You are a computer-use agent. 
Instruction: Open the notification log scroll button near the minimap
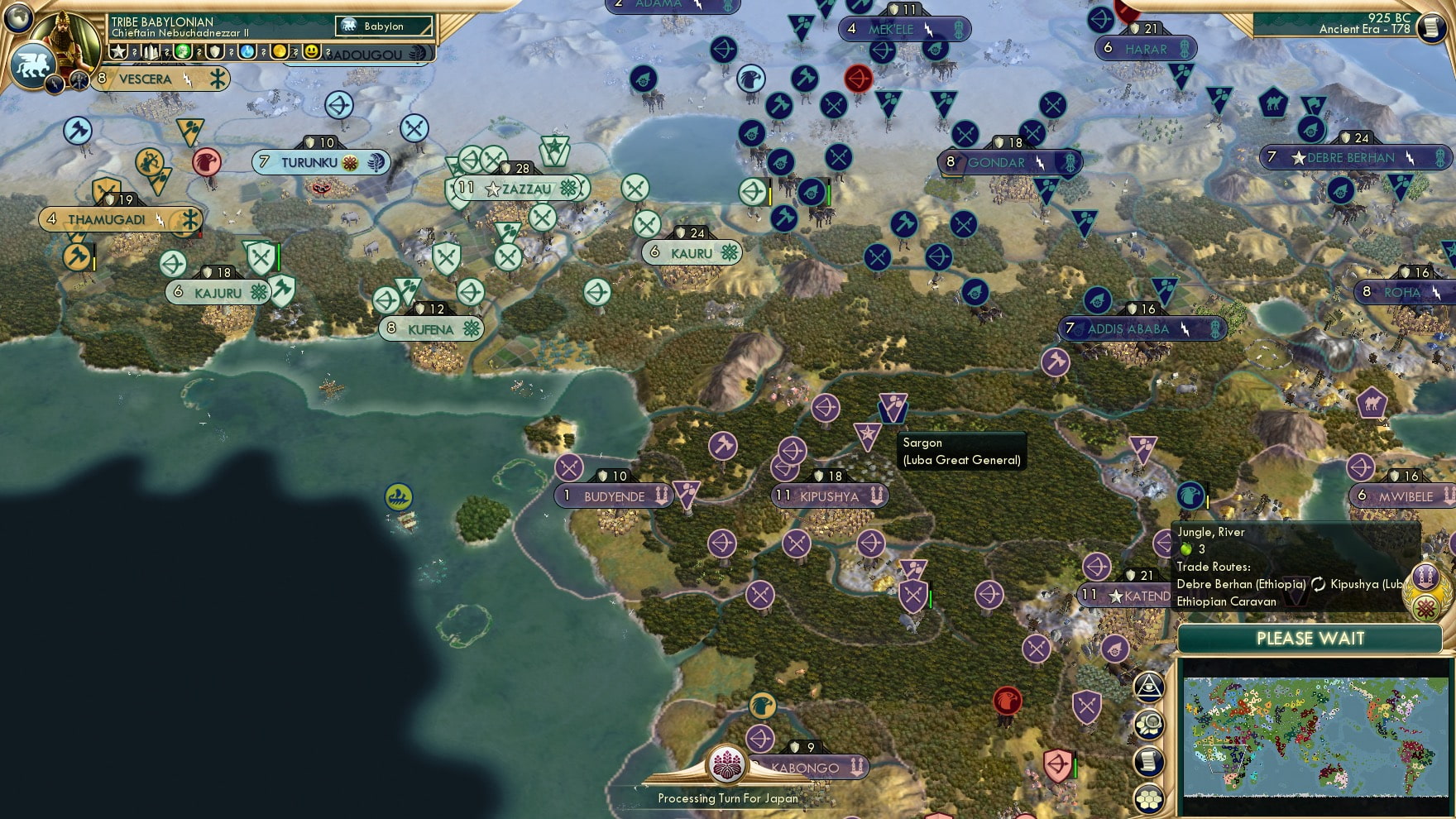click(x=1149, y=760)
